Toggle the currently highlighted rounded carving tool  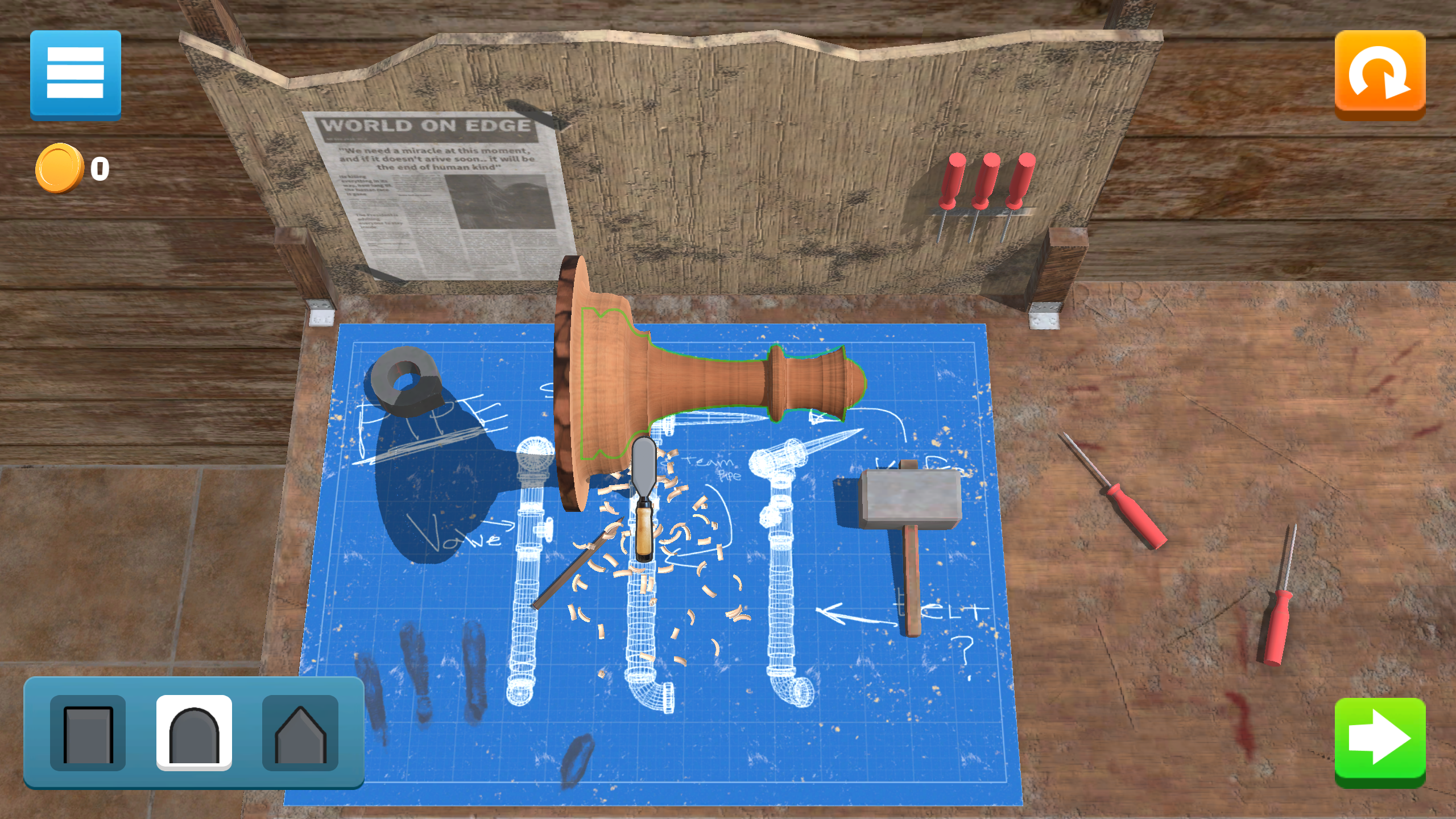[x=193, y=733]
